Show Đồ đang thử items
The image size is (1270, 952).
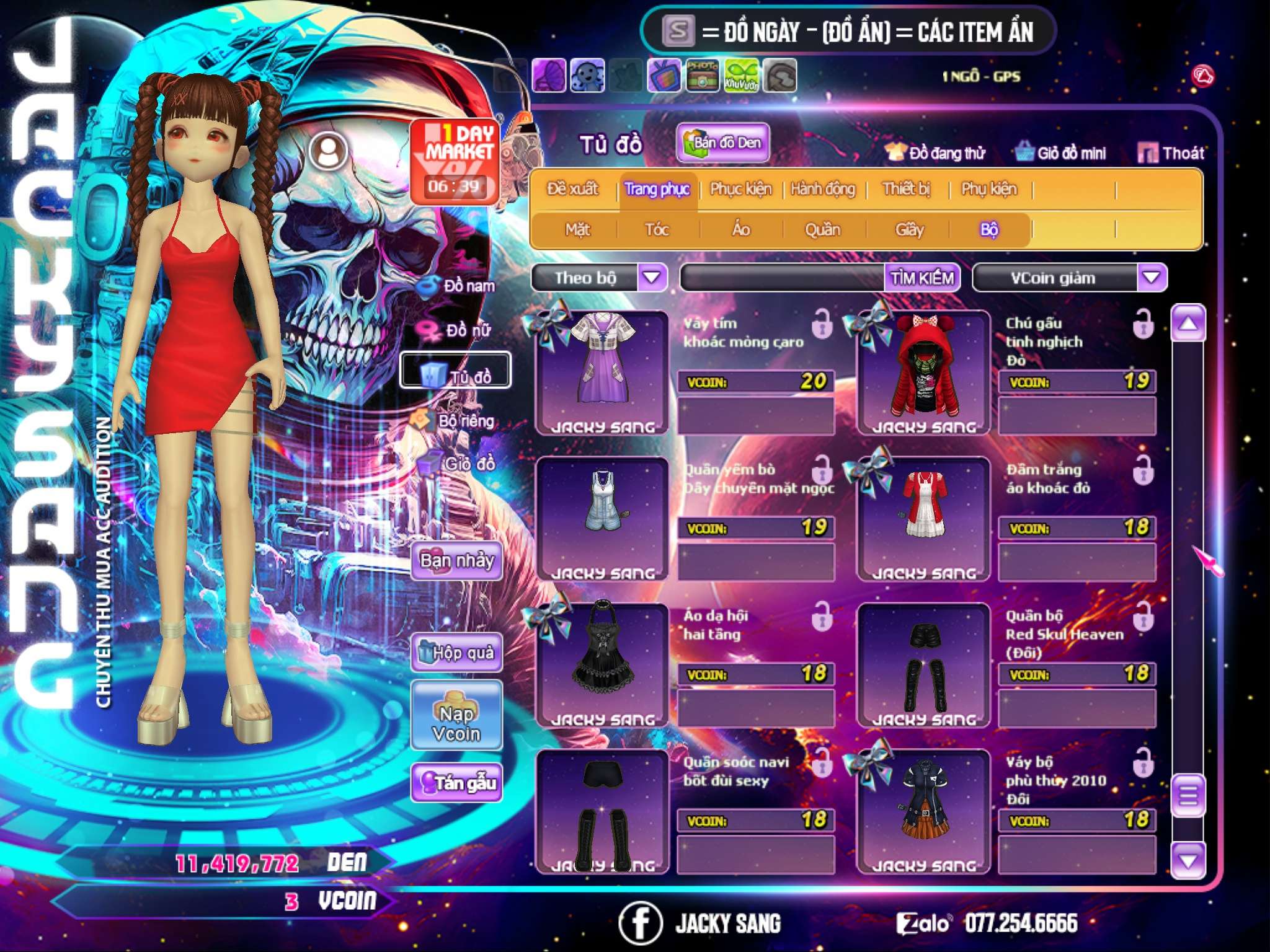pos(935,153)
